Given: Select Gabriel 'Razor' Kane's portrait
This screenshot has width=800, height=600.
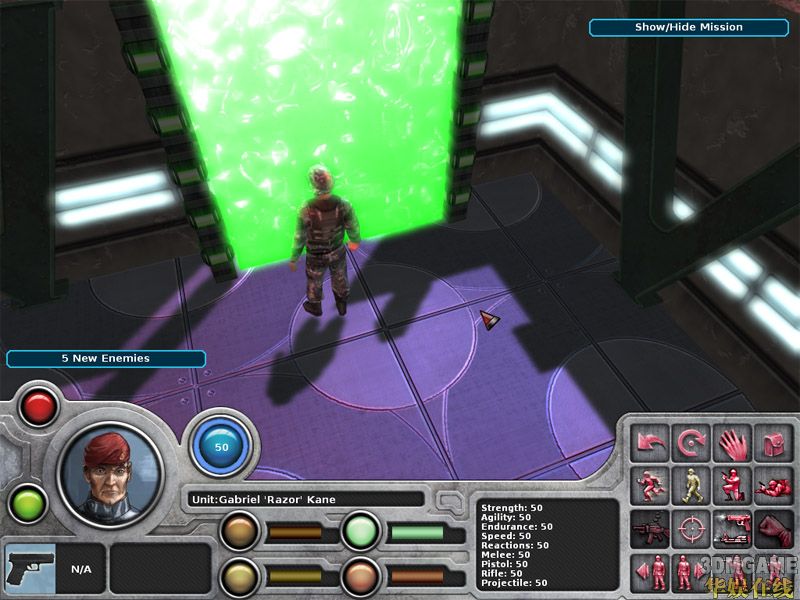Looking at the screenshot, I should [109, 473].
